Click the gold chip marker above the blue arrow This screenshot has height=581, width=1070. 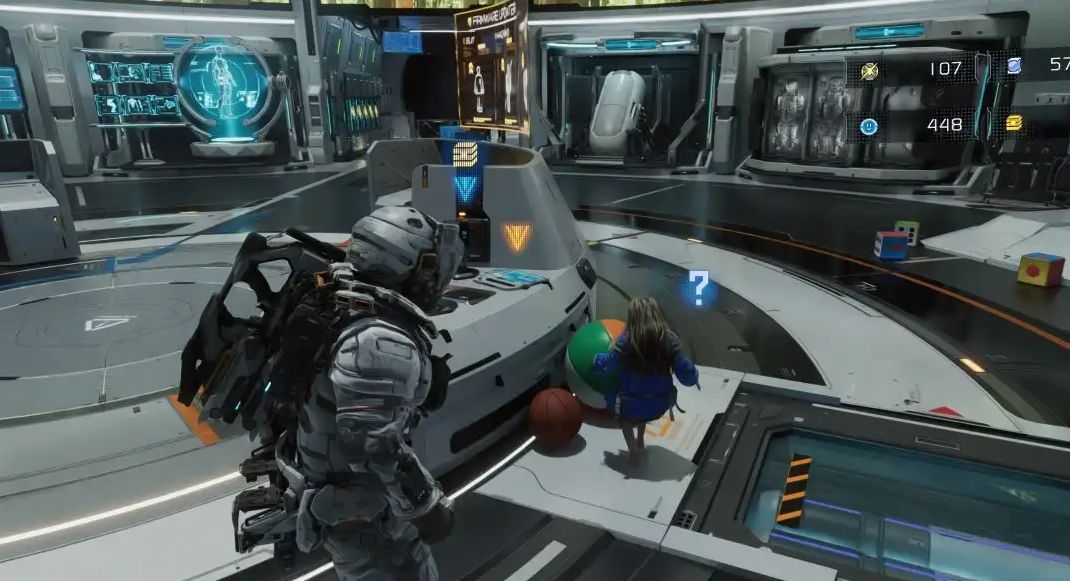coord(465,154)
